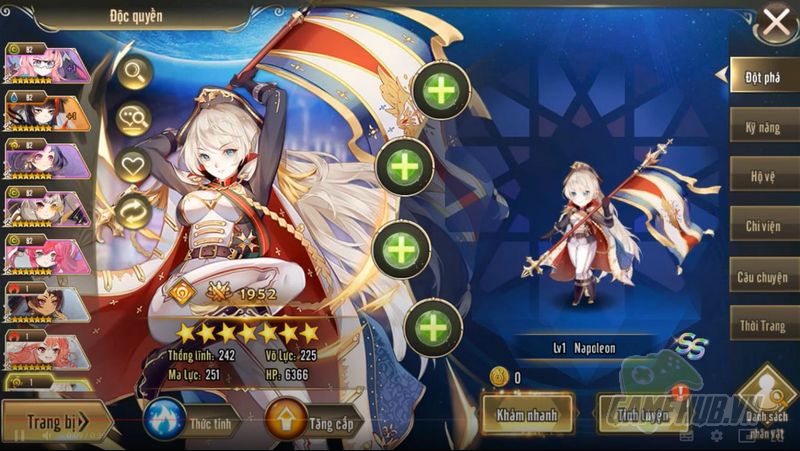
Task: Click the circular arrows swap icon
Action: click(133, 210)
